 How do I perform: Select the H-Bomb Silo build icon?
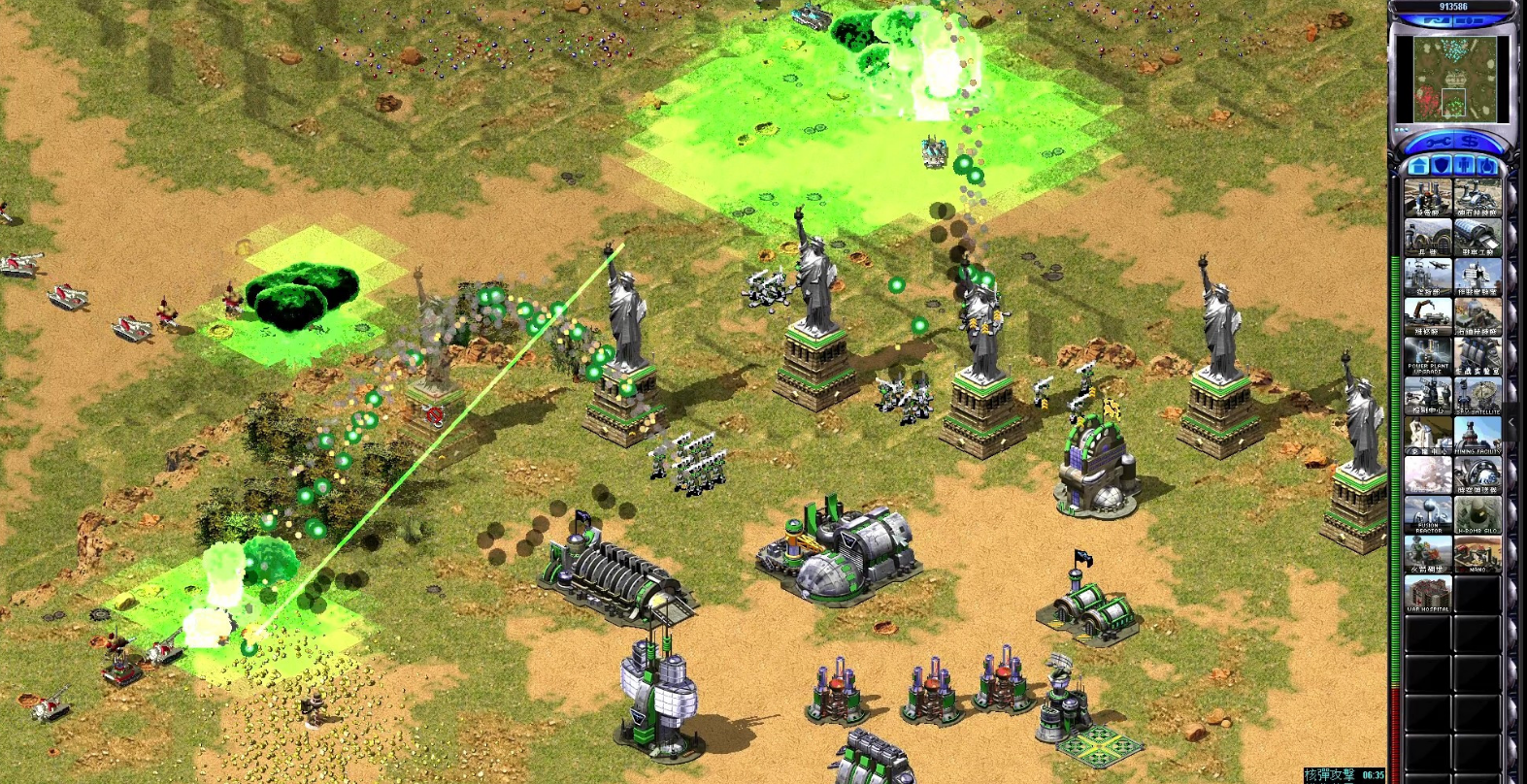[x=1477, y=514]
